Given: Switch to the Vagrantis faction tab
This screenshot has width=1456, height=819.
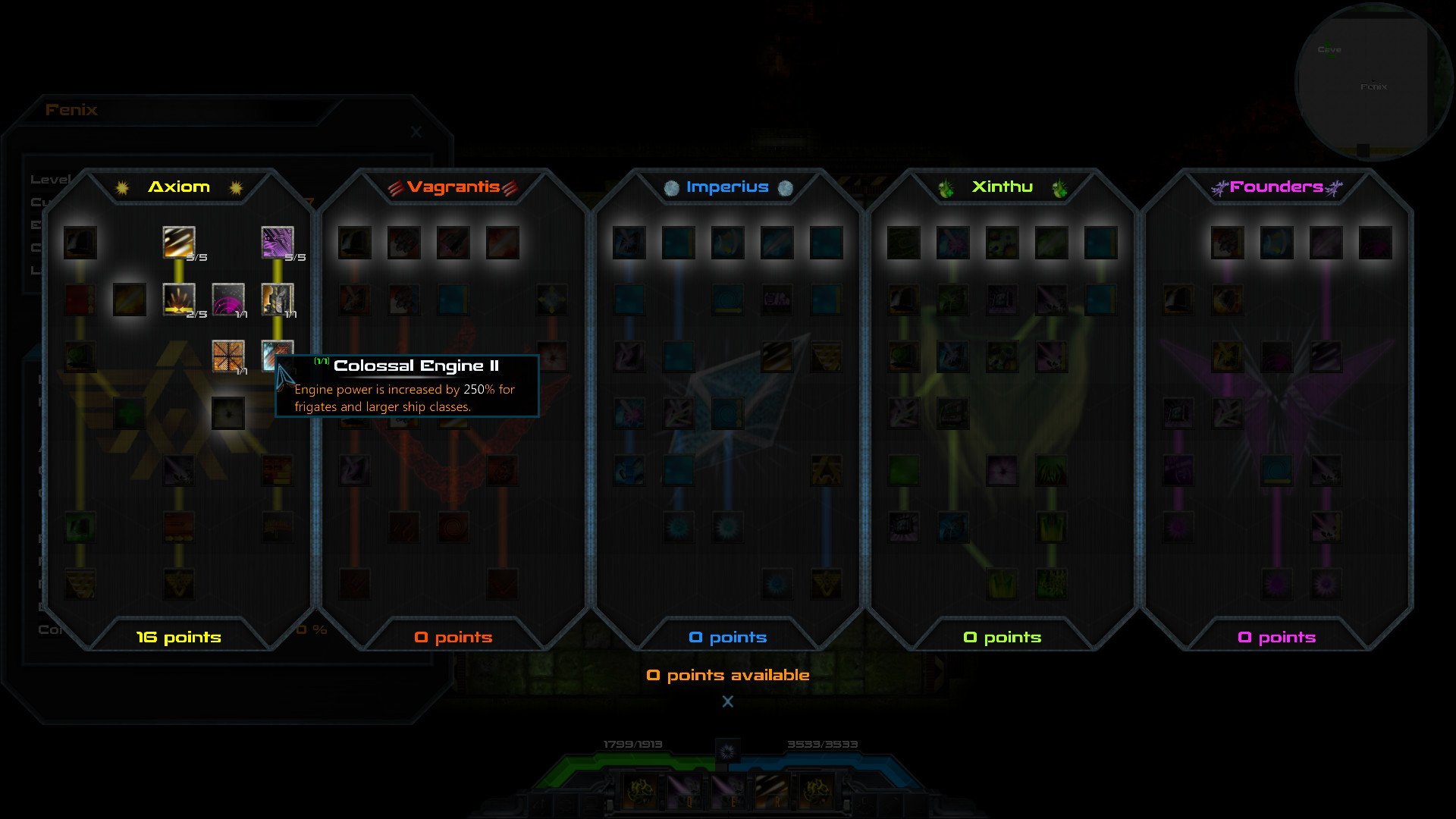Looking at the screenshot, I should (x=453, y=187).
